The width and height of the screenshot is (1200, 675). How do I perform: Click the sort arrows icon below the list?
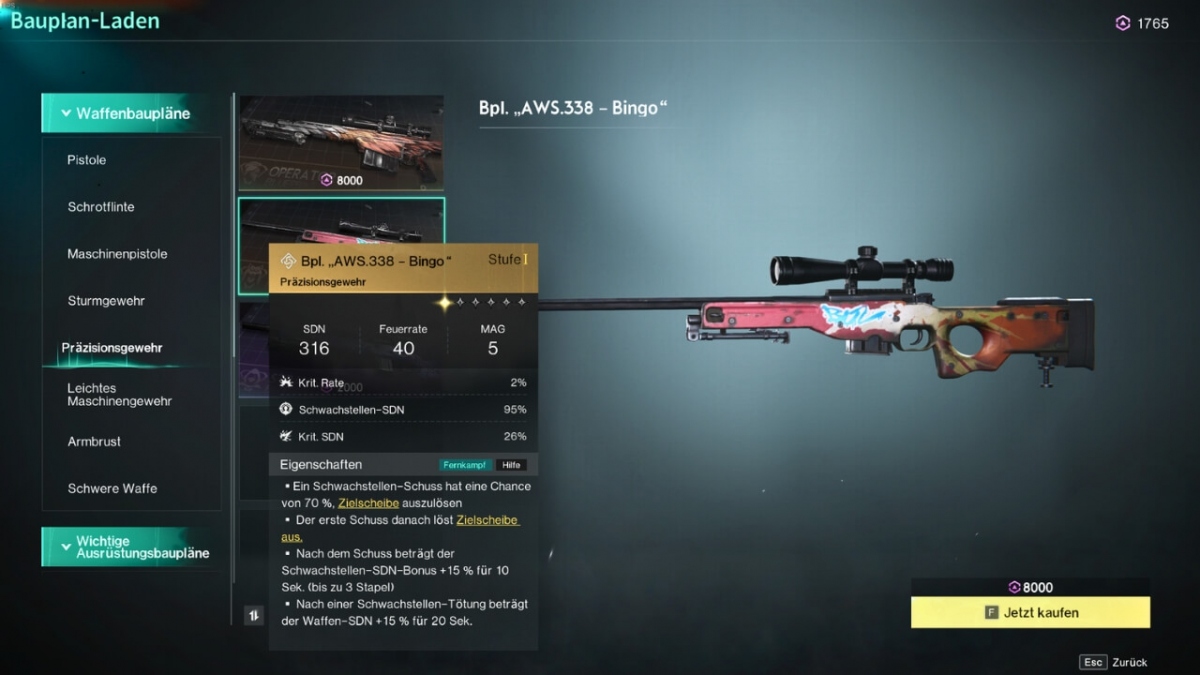(253, 615)
